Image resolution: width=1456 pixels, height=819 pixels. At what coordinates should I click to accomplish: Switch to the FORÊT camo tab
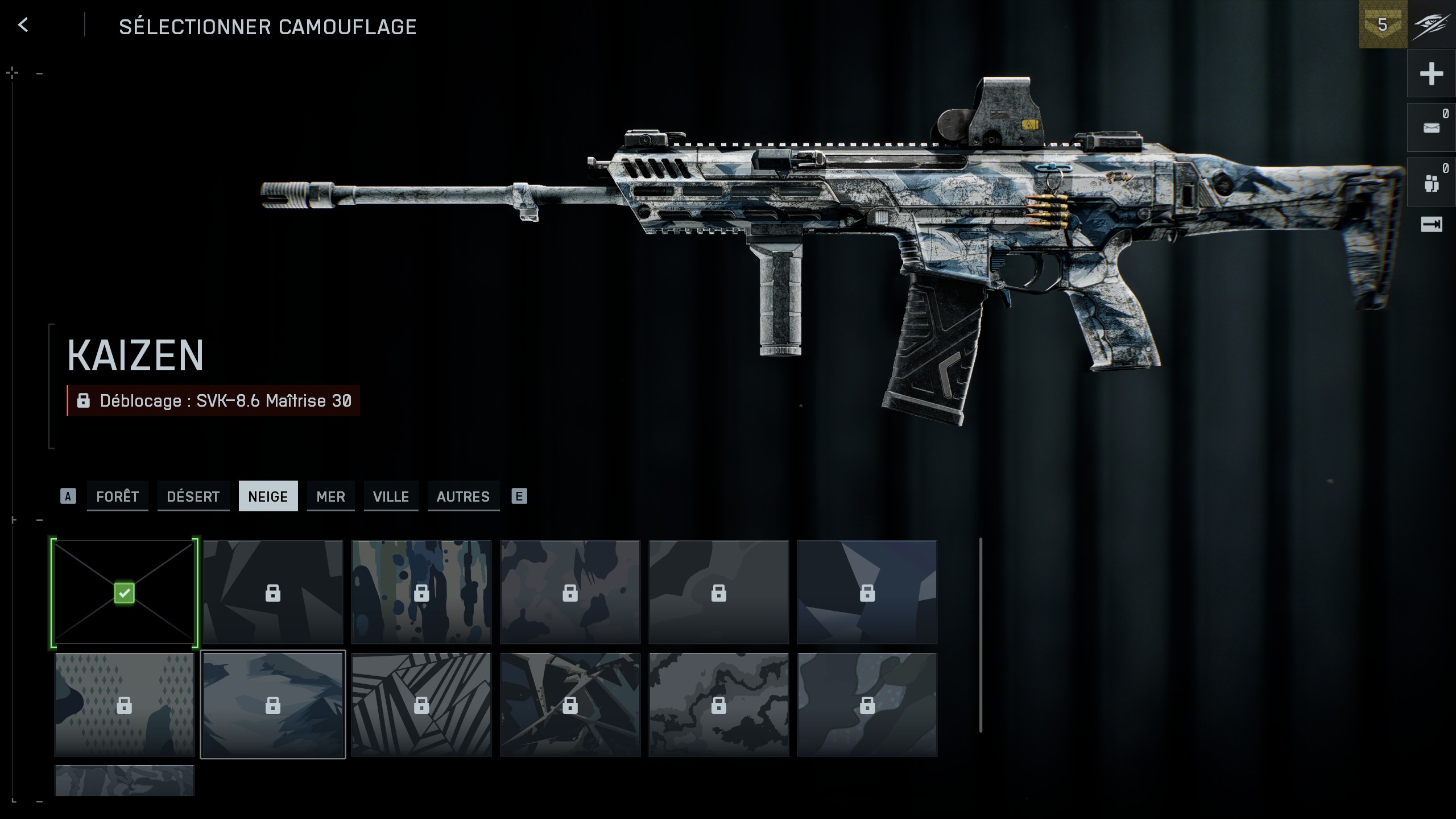pos(117,497)
